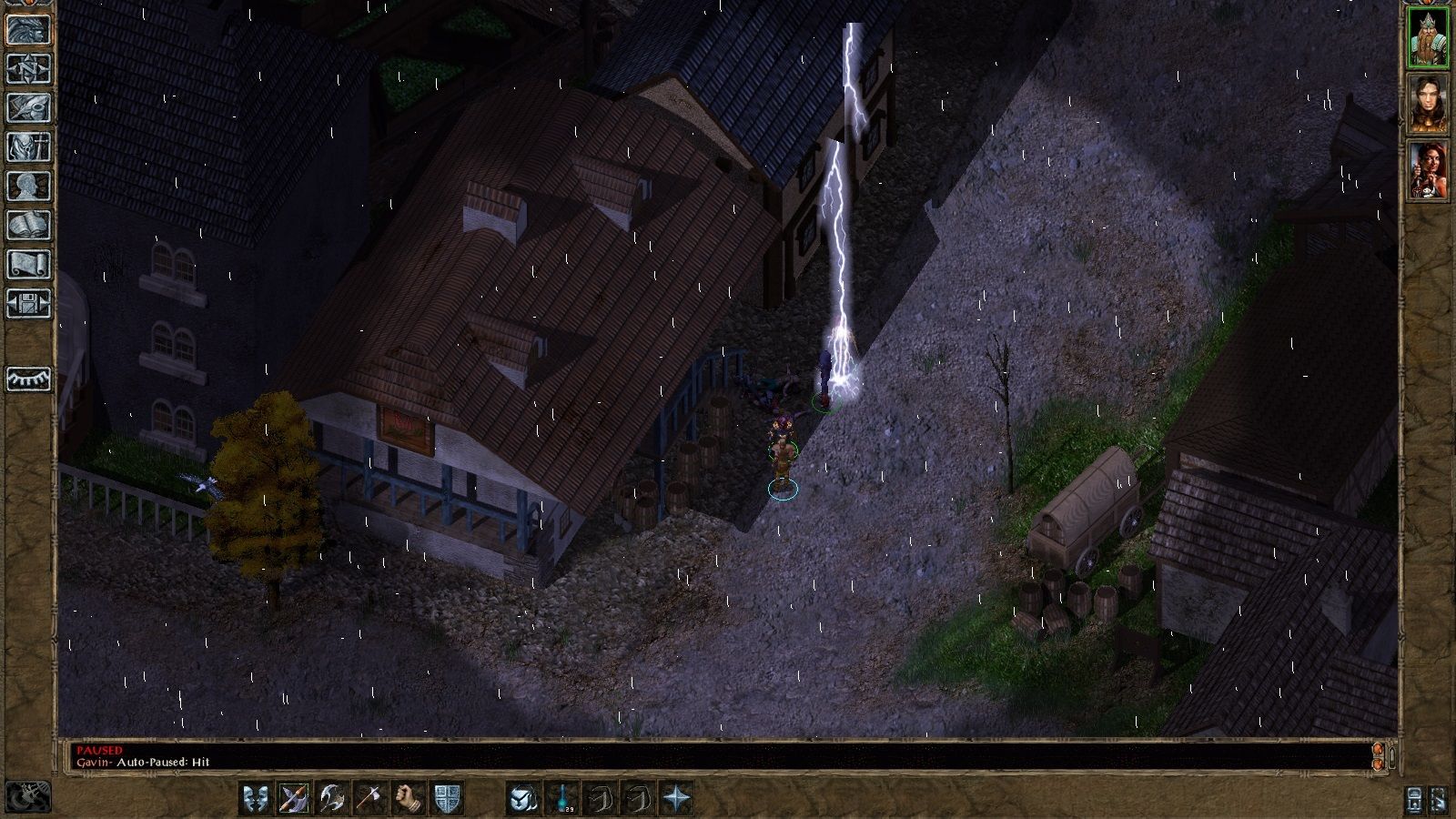Select the dwarf's portrait on the right
The image size is (1456, 819).
point(1431,36)
